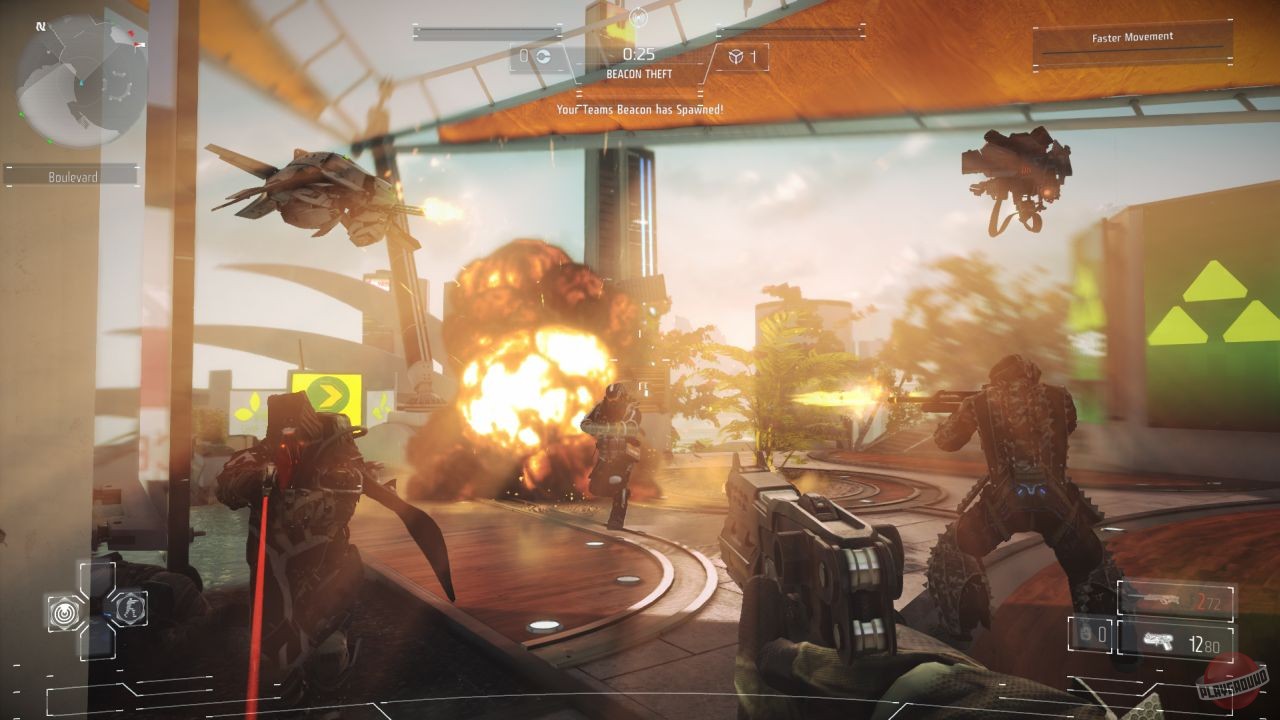Toggle the right ability slot on the d-pad selector
1280x720 pixels.
coord(129,610)
